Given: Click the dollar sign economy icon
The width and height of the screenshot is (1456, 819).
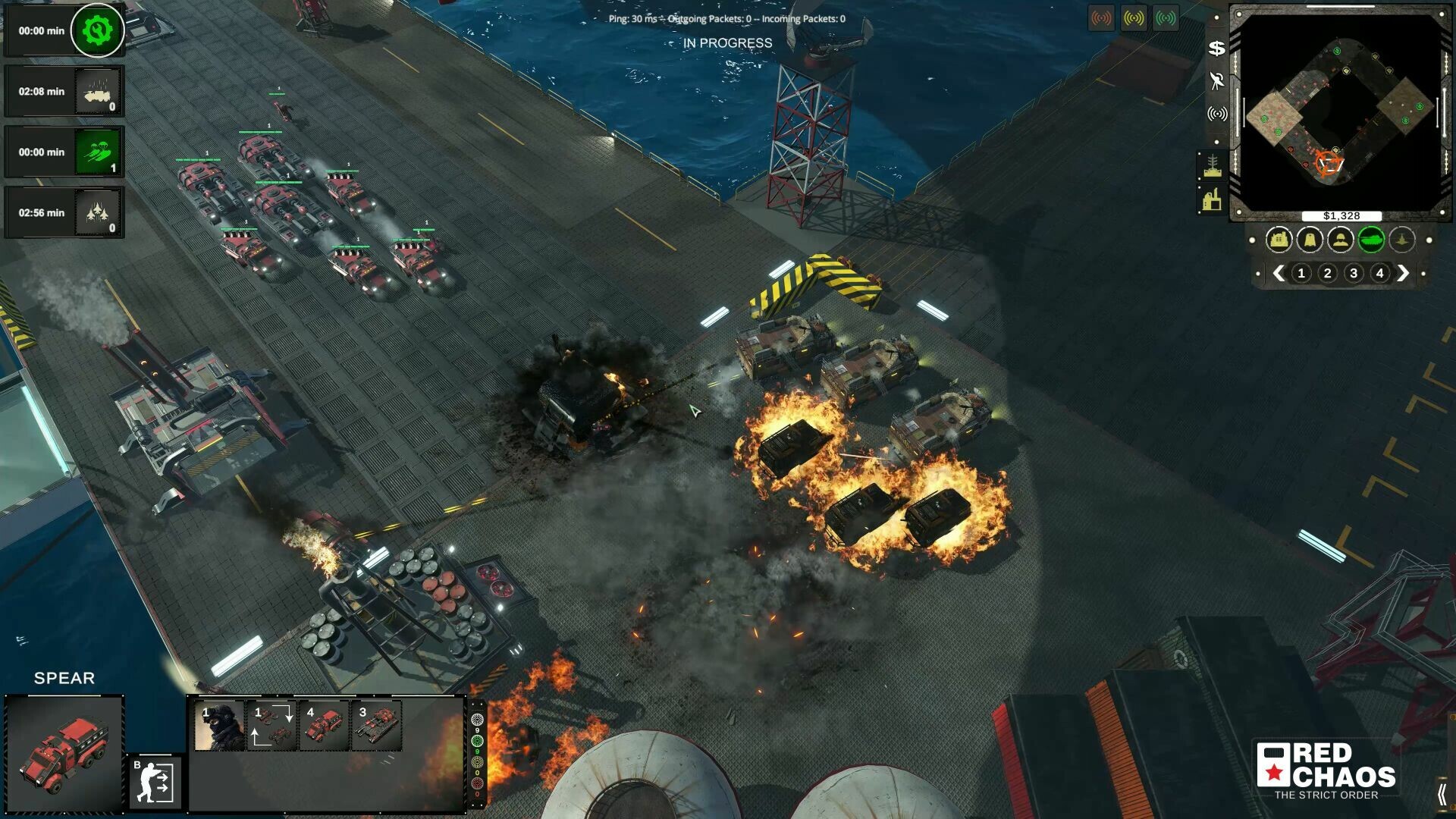Looking at the screenshot, I should click(x=1216, y=49).
